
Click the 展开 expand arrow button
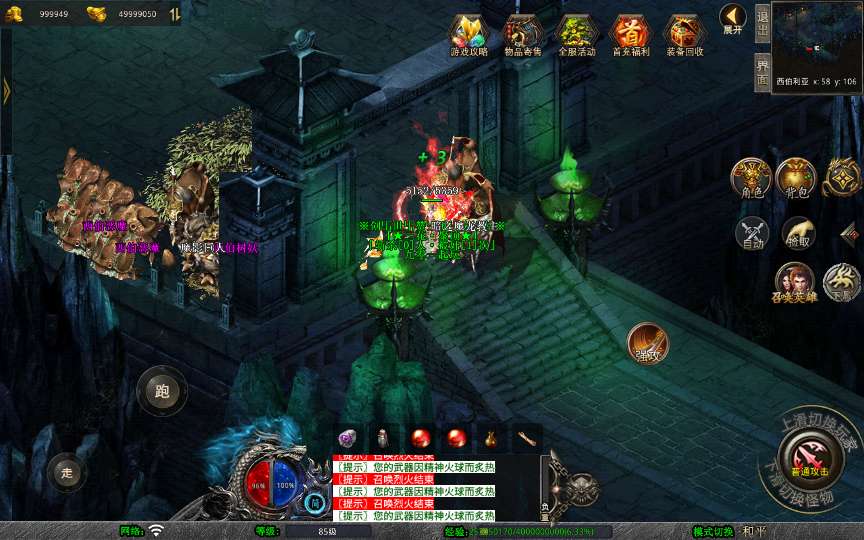733,20
